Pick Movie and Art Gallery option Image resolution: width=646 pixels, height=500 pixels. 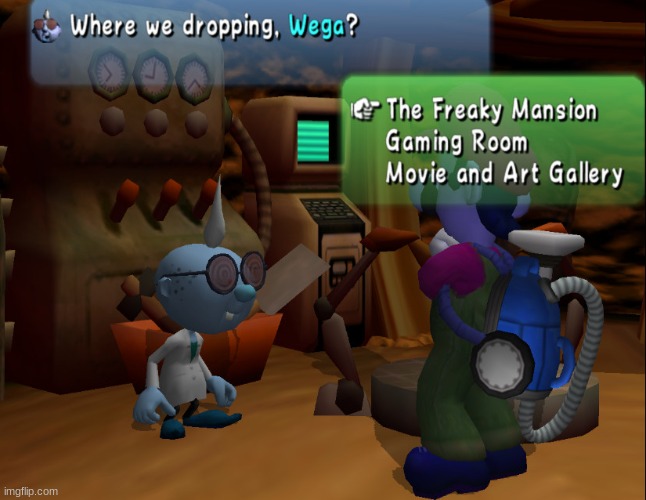tap(504, 173)
